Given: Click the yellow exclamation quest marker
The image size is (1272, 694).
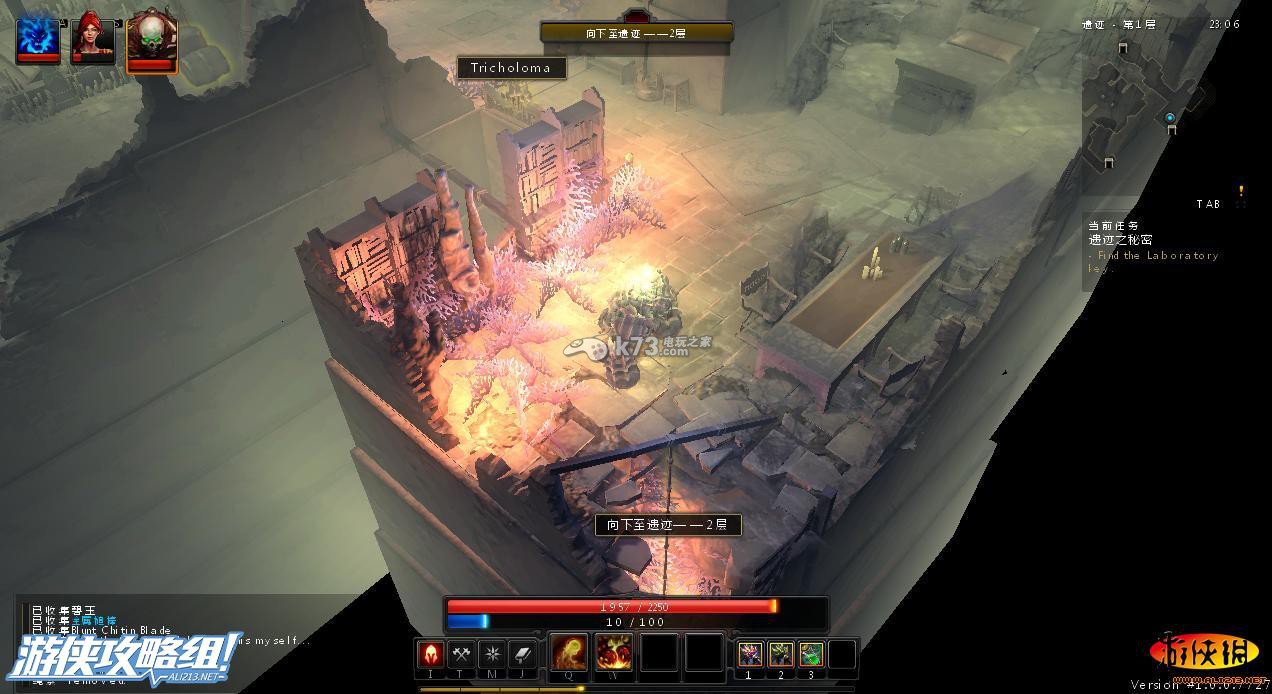Looking at the screenshot, I should pyautogui.click(x=1242, y=191).
